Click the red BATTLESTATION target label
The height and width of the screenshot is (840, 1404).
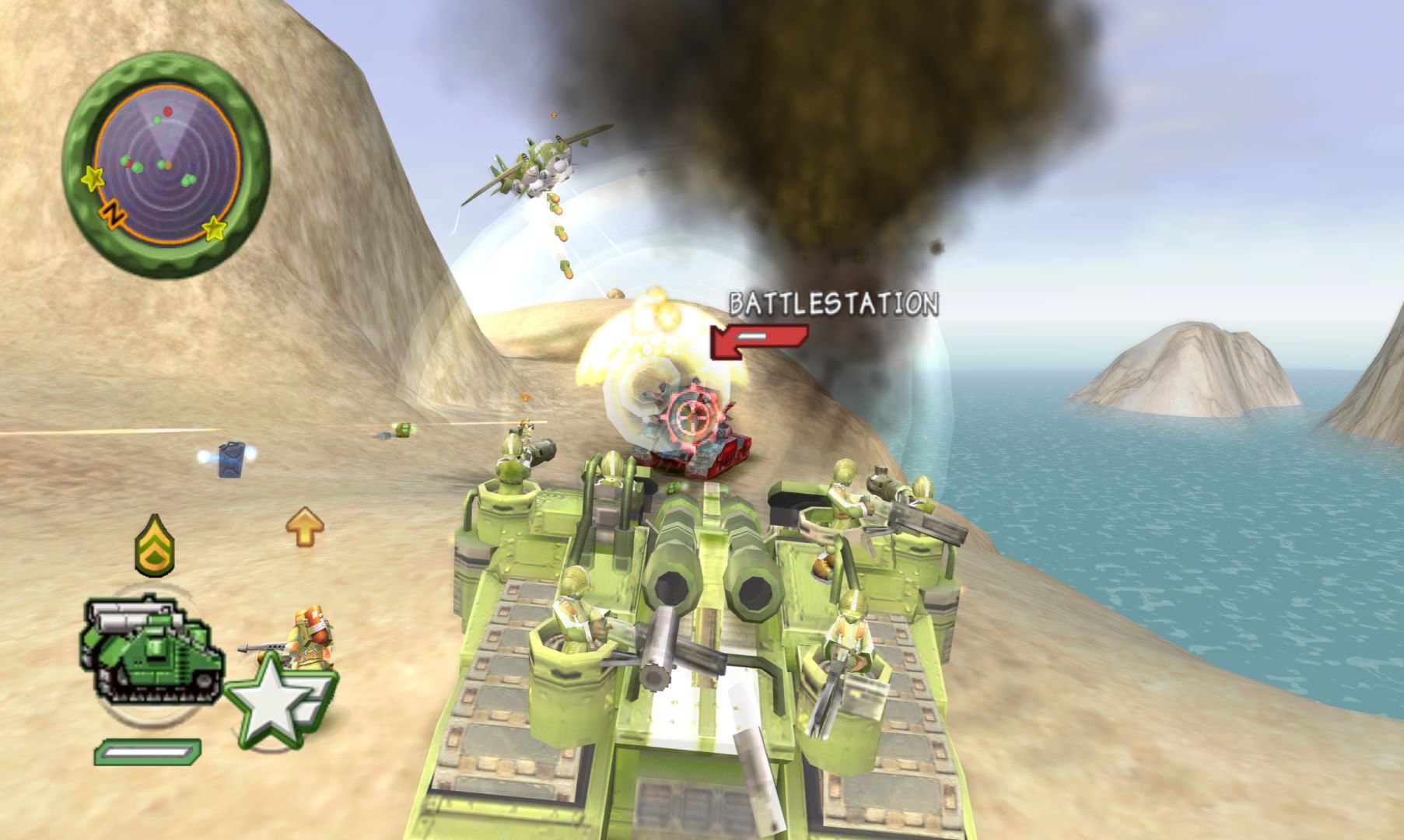(x=833, y=304)
